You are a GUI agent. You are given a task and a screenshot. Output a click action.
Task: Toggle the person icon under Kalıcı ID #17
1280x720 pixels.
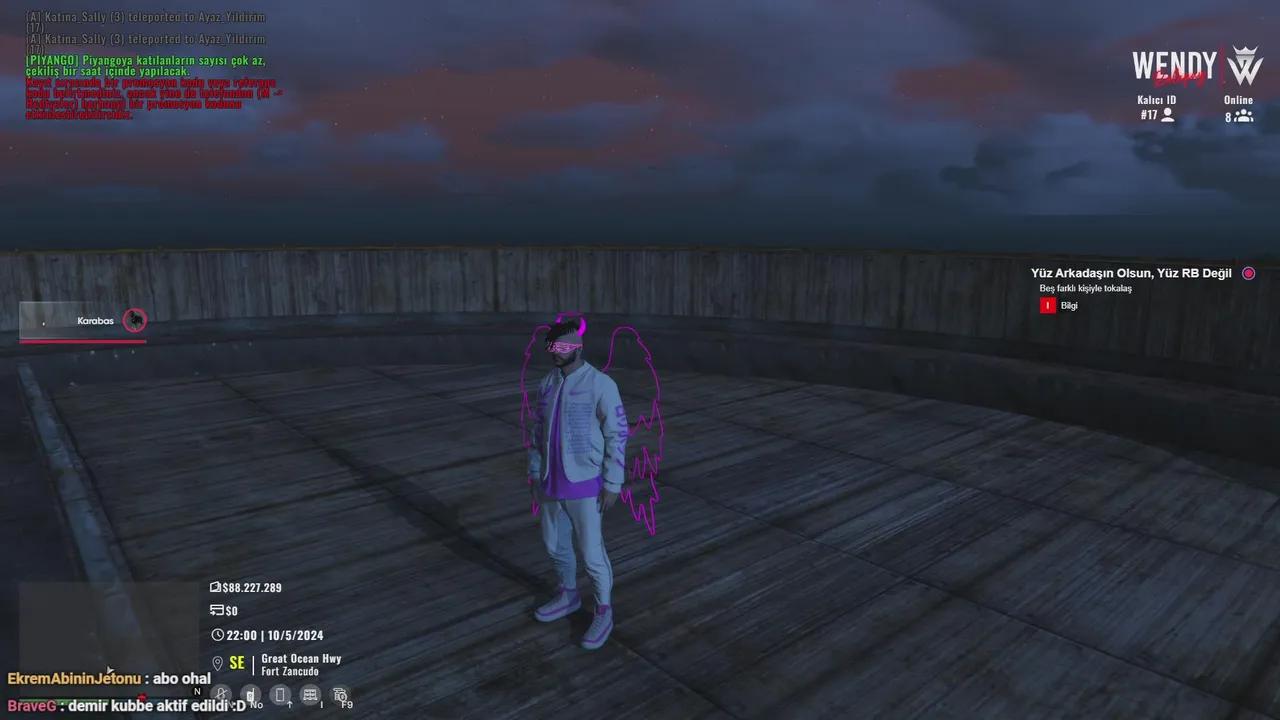coord(1168,115)
